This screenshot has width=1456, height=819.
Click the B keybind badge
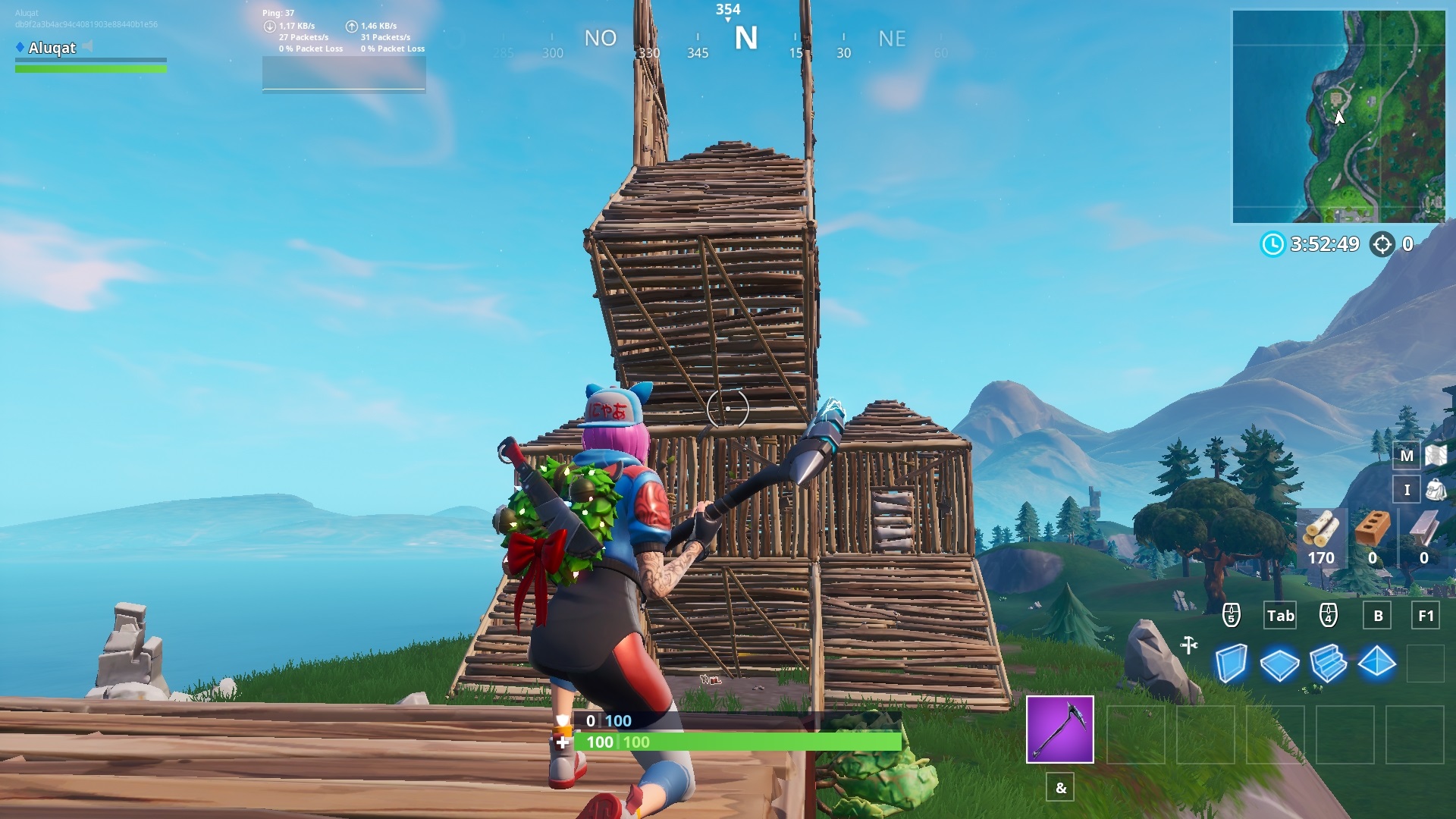[1376, 616]
